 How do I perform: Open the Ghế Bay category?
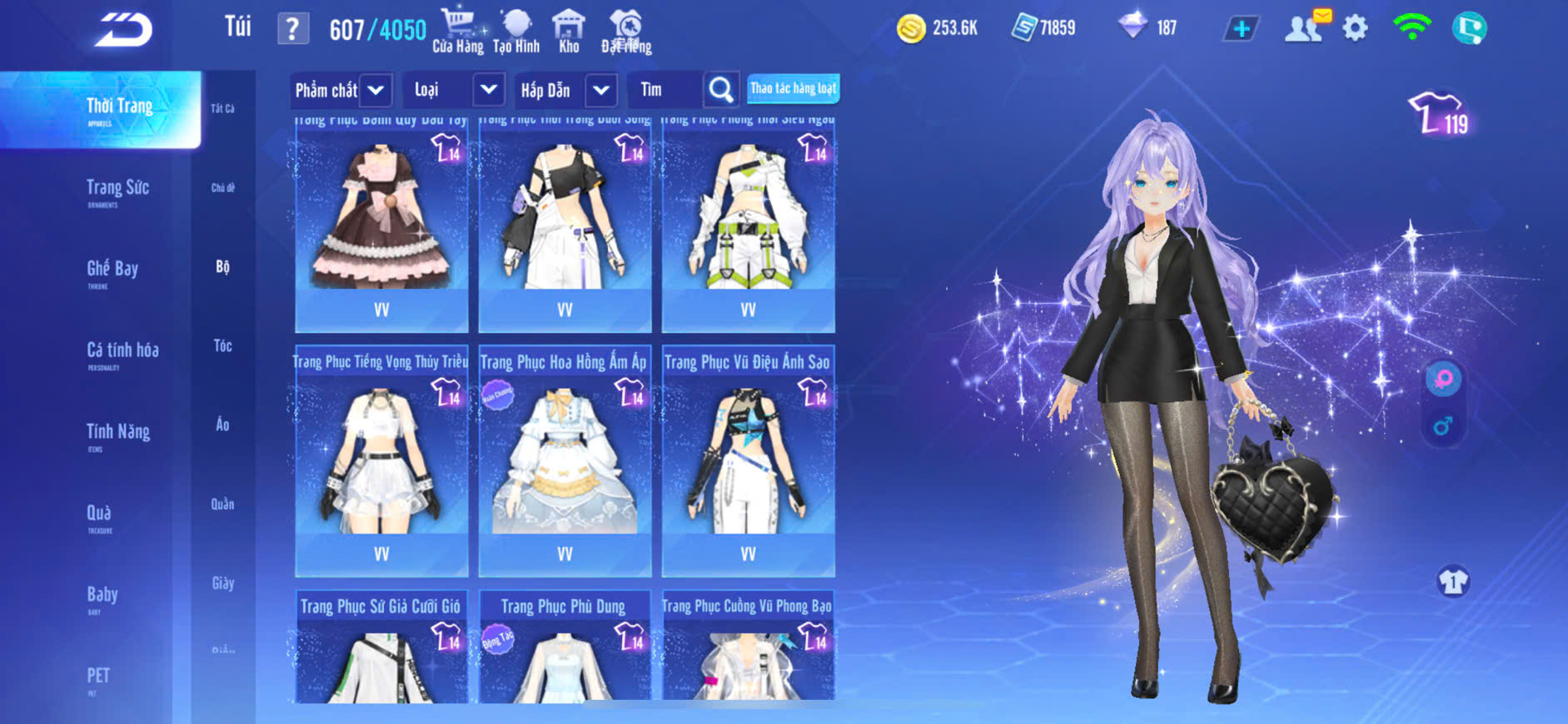[x=112, y=270]
